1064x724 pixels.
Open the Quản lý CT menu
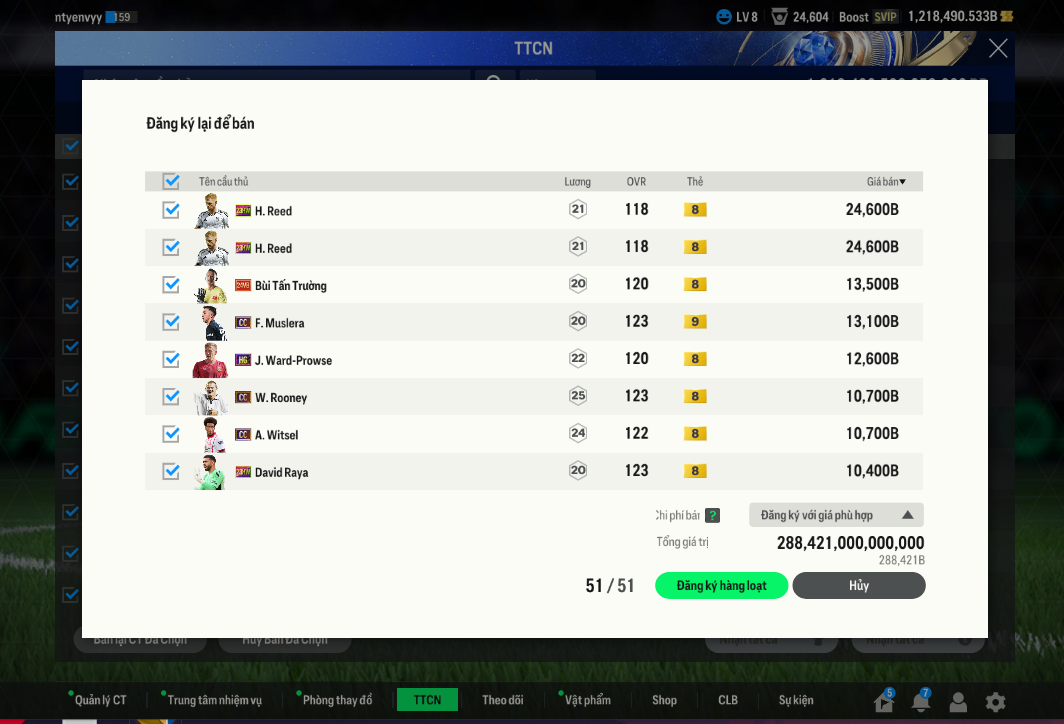pyautogui.click(x=100, y=700)
